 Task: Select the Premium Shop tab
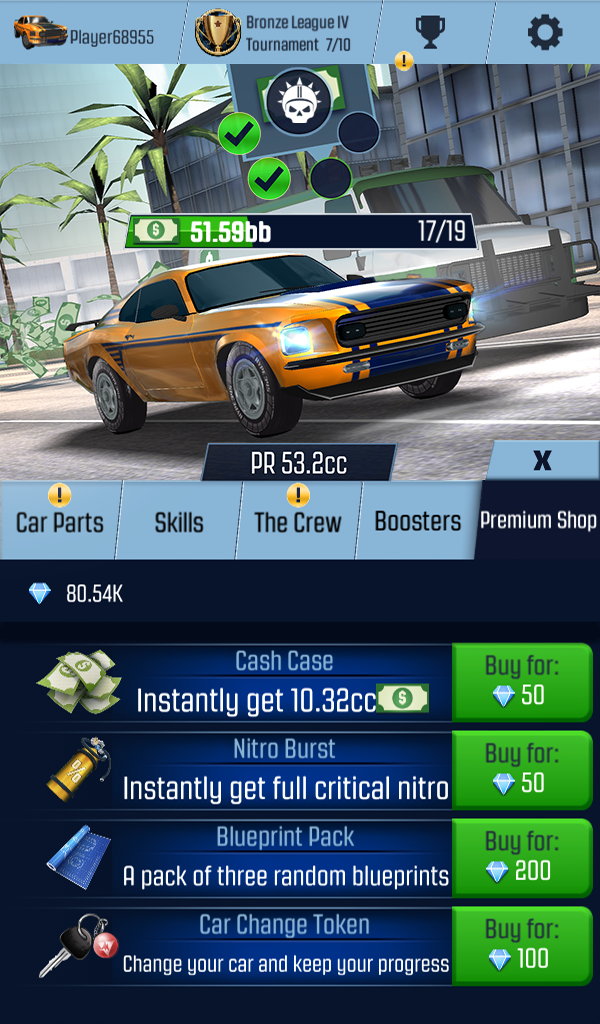click(x=538, y=521)
